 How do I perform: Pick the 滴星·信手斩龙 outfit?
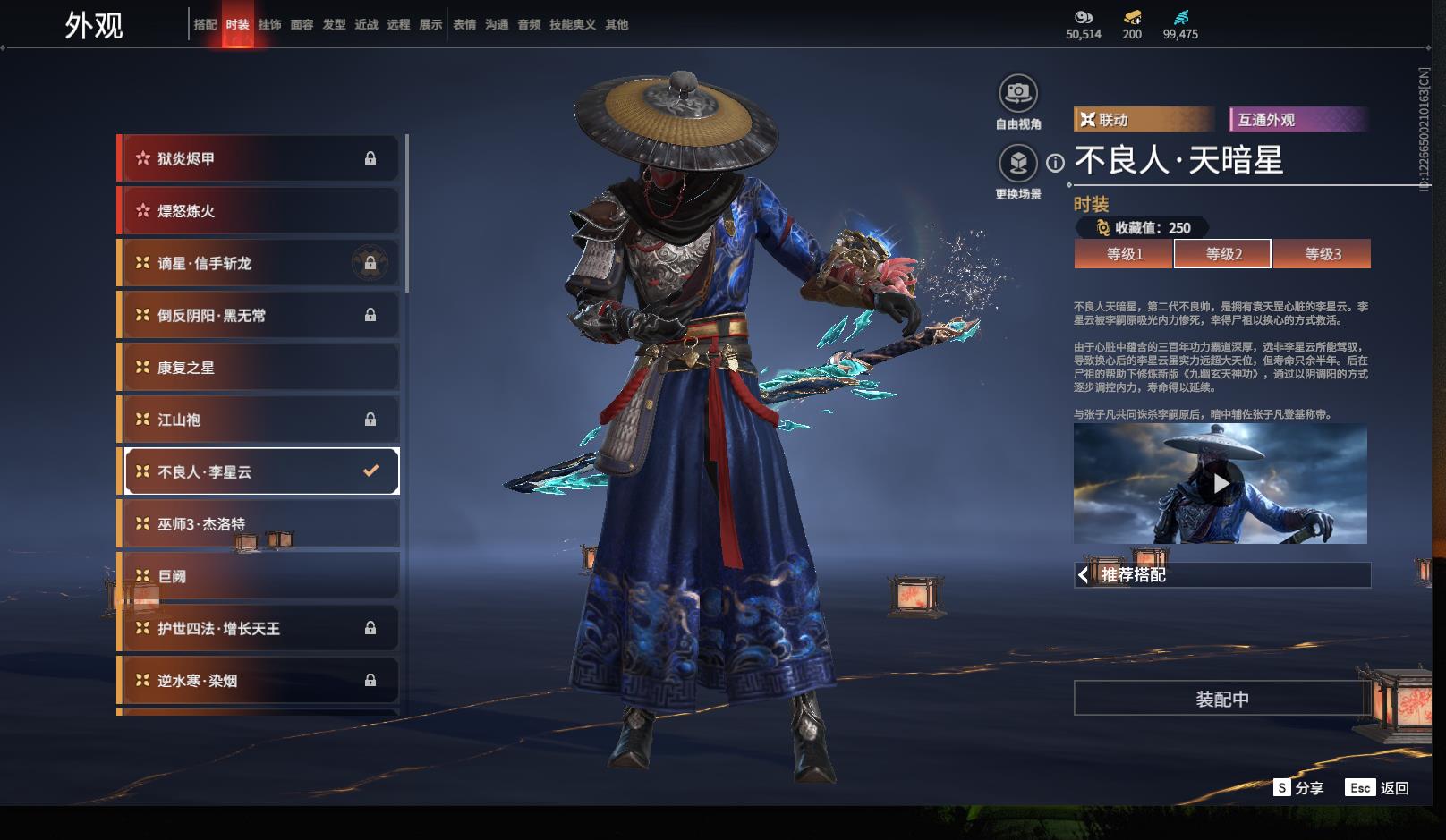click(x=259, y=263)
